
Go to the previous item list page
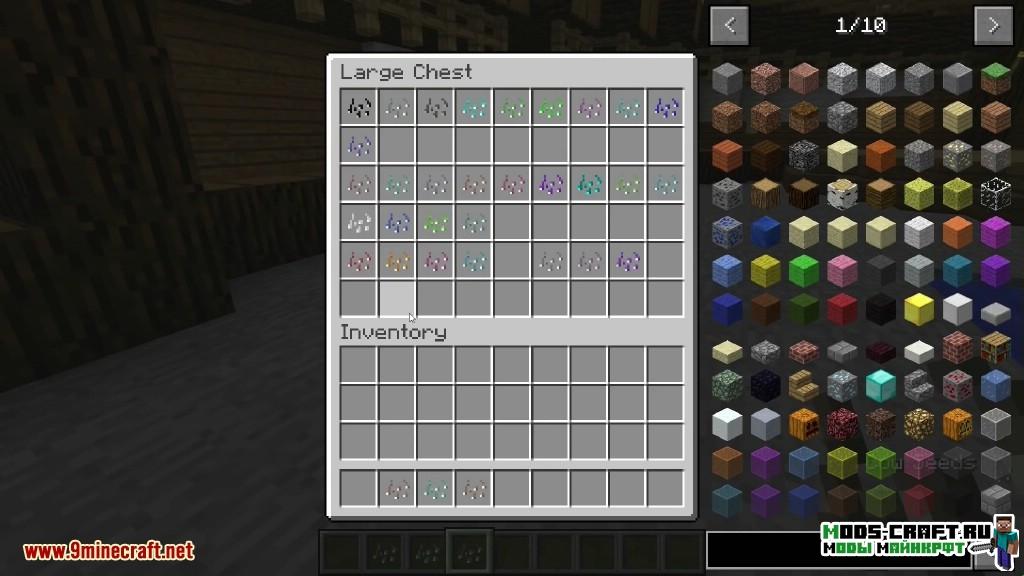pyautogui.click(x=729, y=26)
